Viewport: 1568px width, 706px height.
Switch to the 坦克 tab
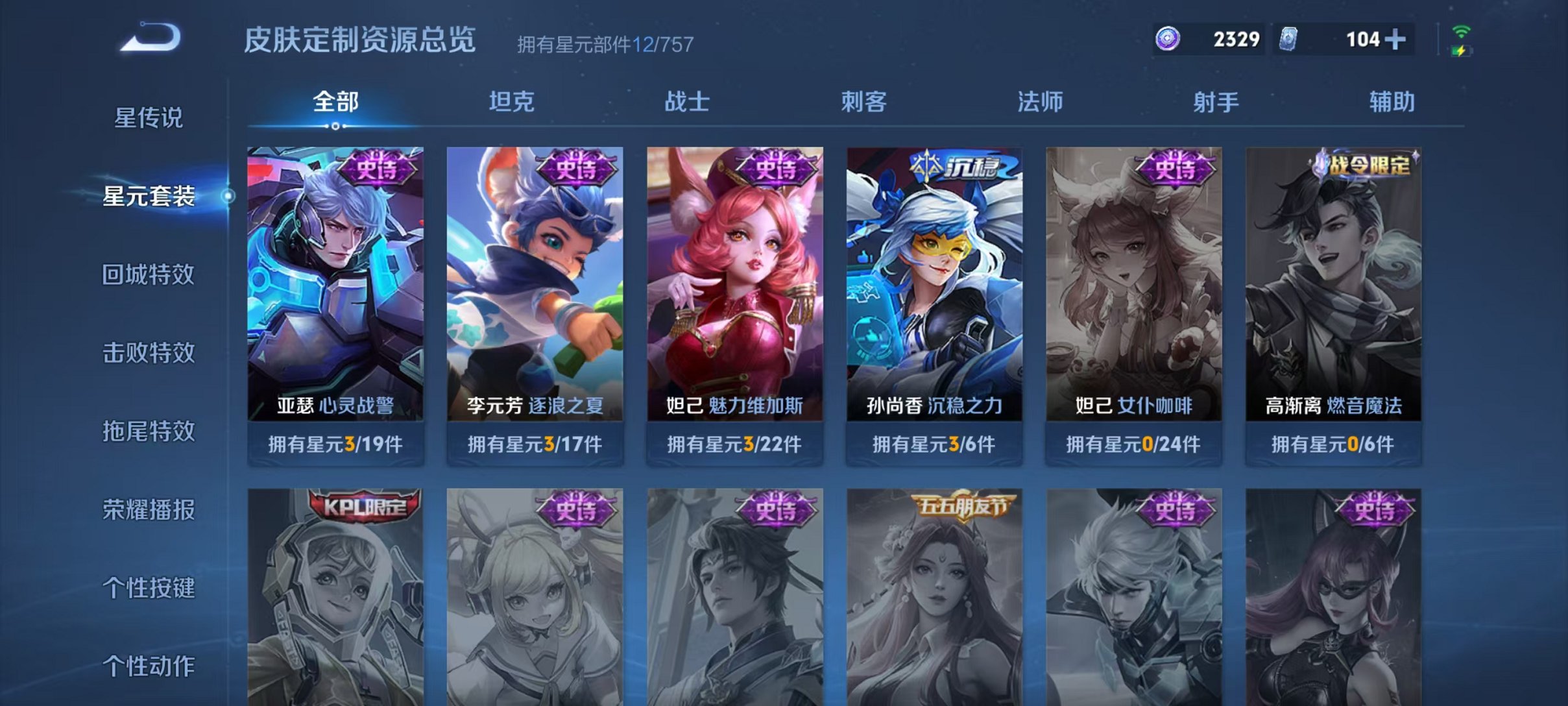(x=512, y=101)
